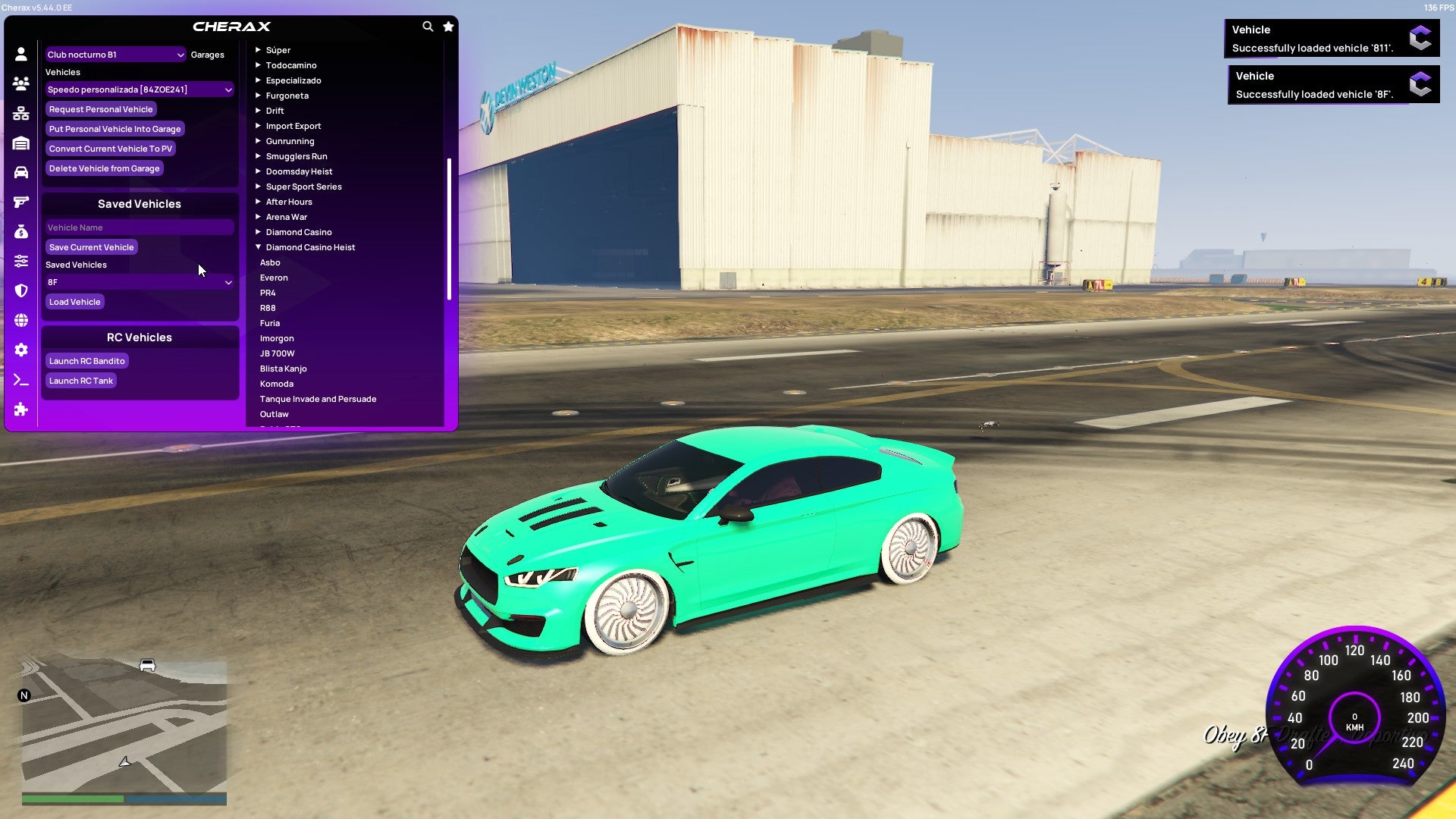1456x819 pixels.
Task: Open the Self player menu icon
Action: 20,53
